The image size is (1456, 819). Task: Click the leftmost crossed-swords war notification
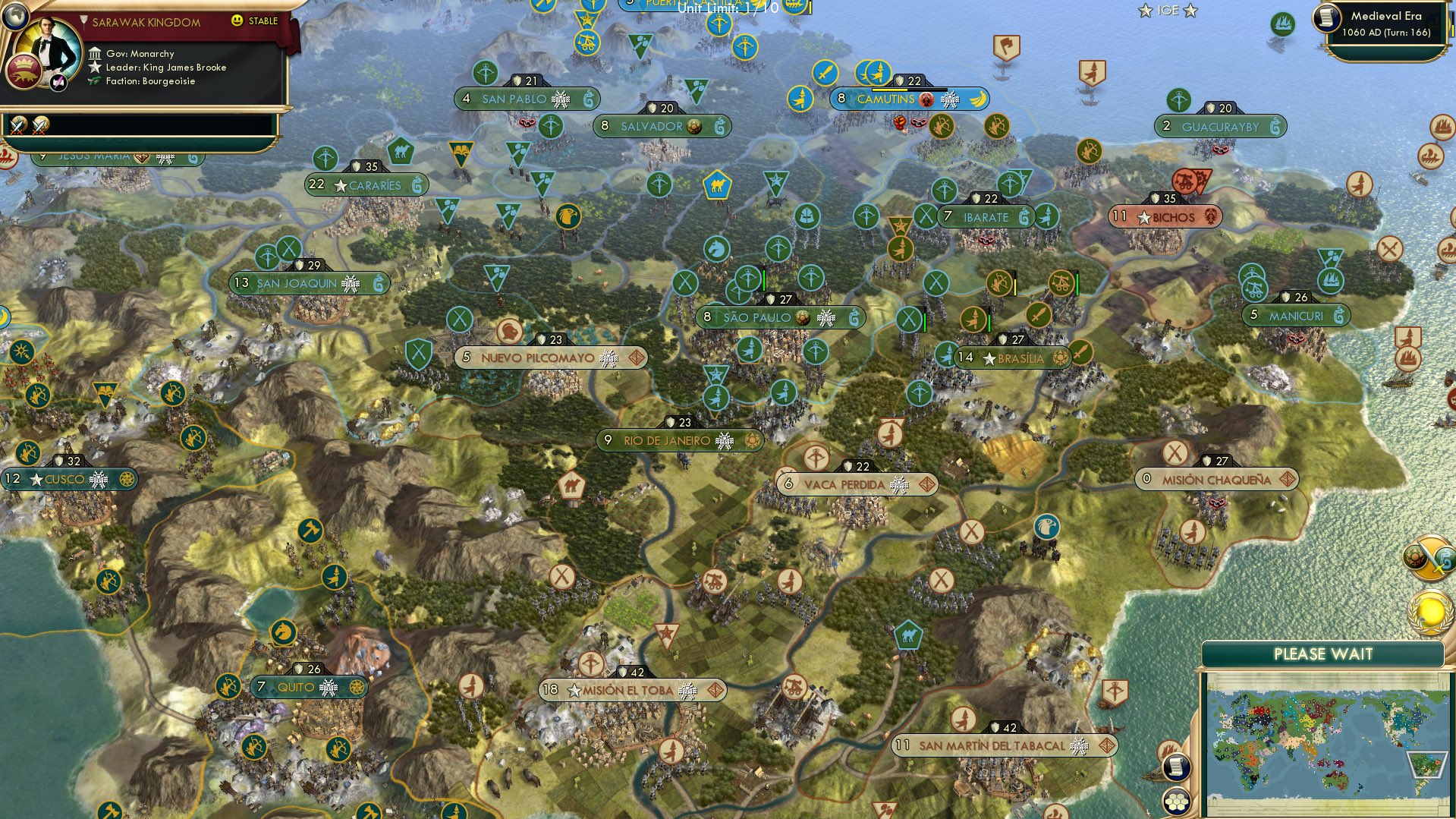19,124
